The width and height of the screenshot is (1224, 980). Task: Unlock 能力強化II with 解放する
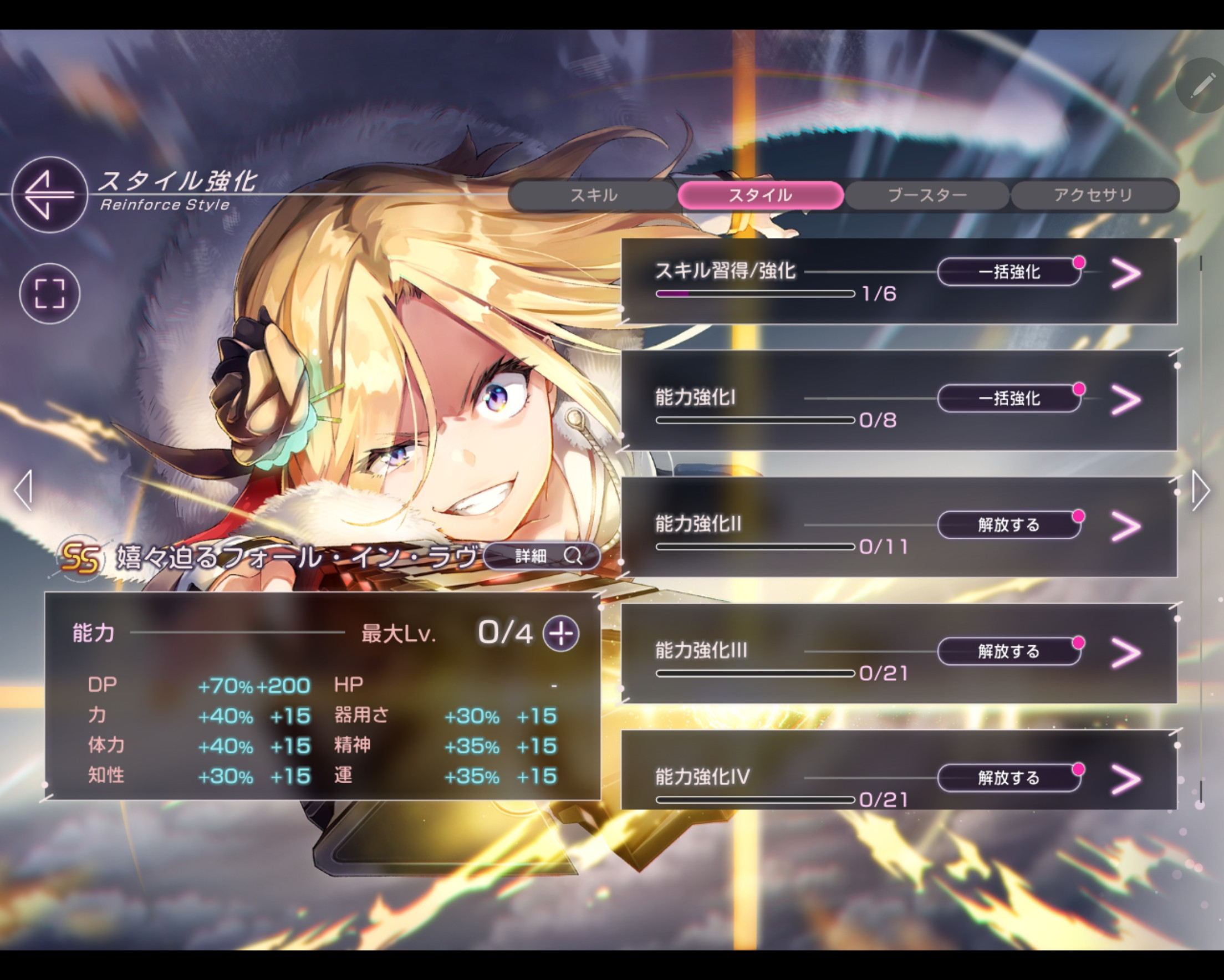pos(1009,525)
